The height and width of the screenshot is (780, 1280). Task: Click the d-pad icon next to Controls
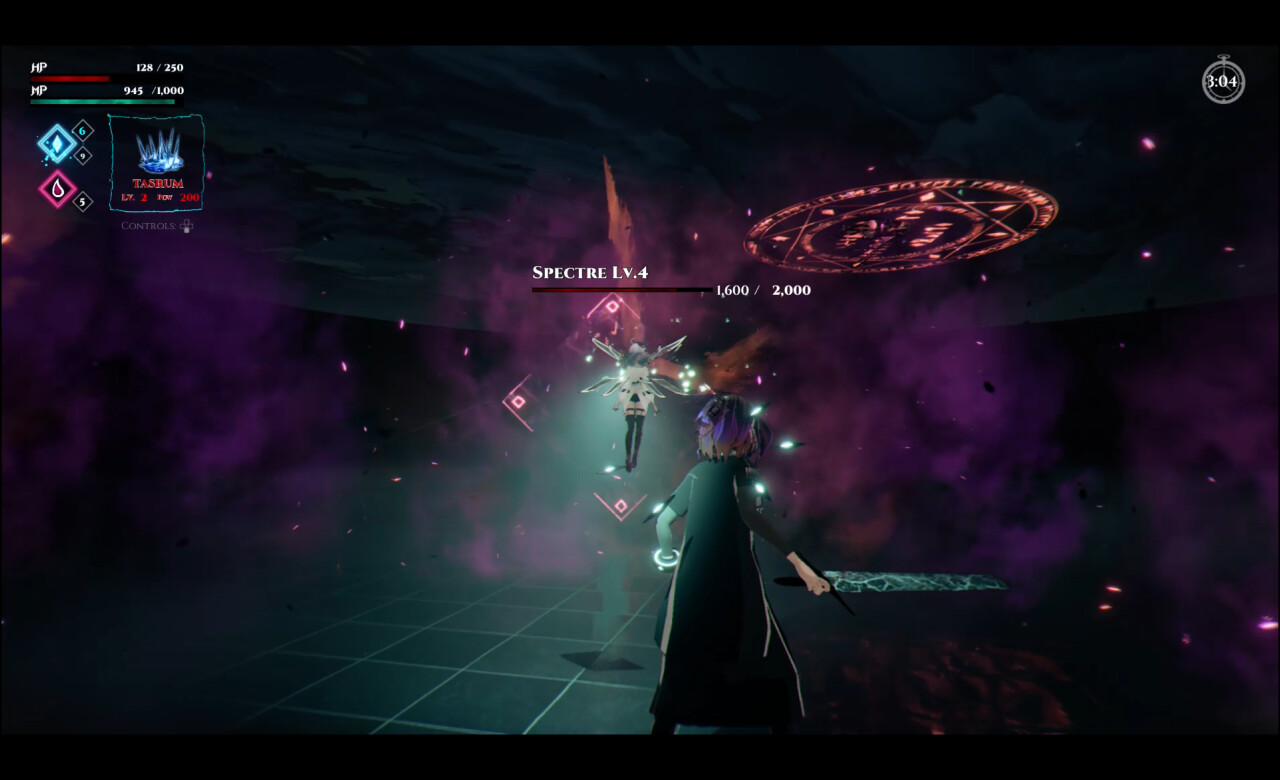point(187,226)
